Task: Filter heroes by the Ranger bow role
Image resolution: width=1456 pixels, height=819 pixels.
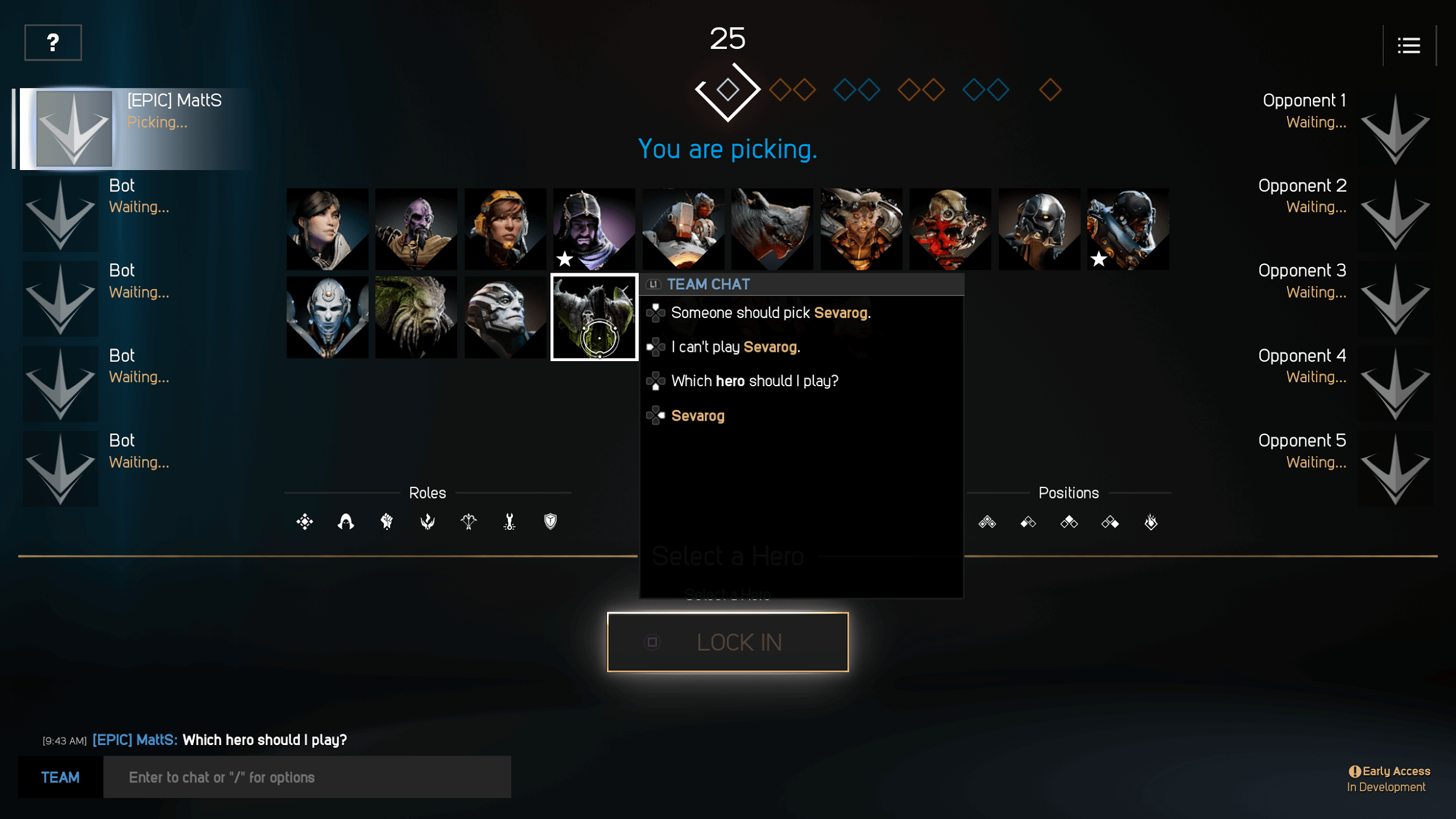Action: (468, 521)
